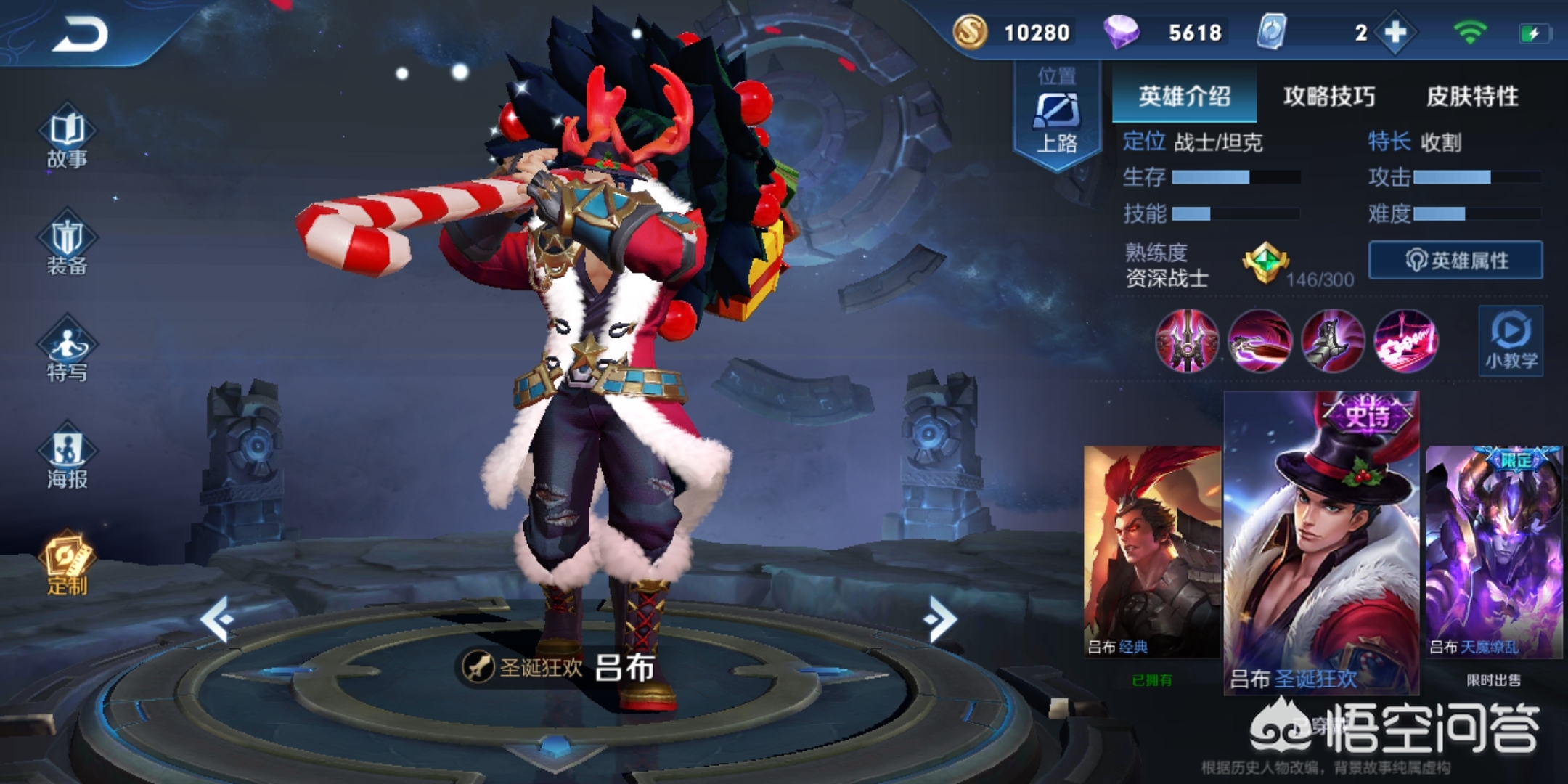The height and width of the screenshot is (784, 1568).
Task: Switch to the 英雄介绍 tab
Action: tap(1184, 96)
